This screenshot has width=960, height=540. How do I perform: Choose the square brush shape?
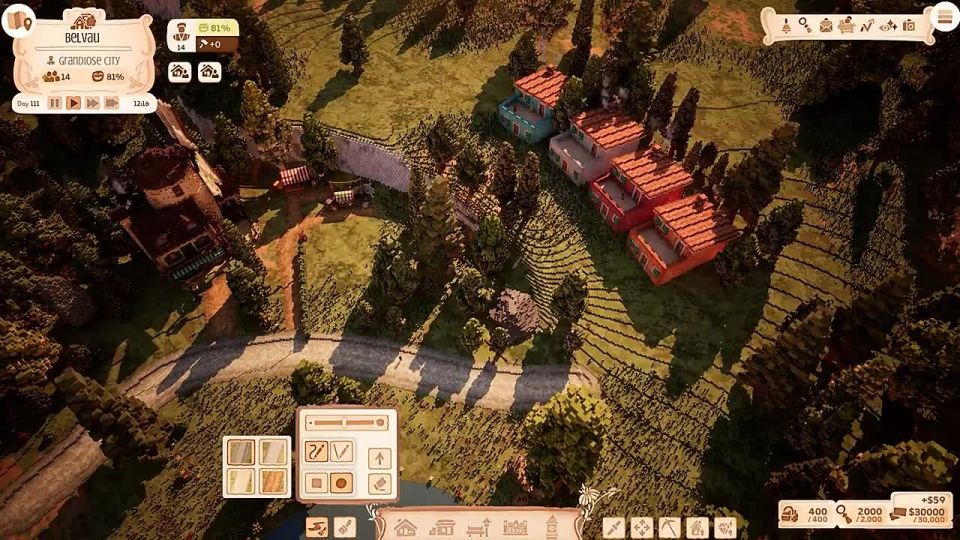pos(316,483)
